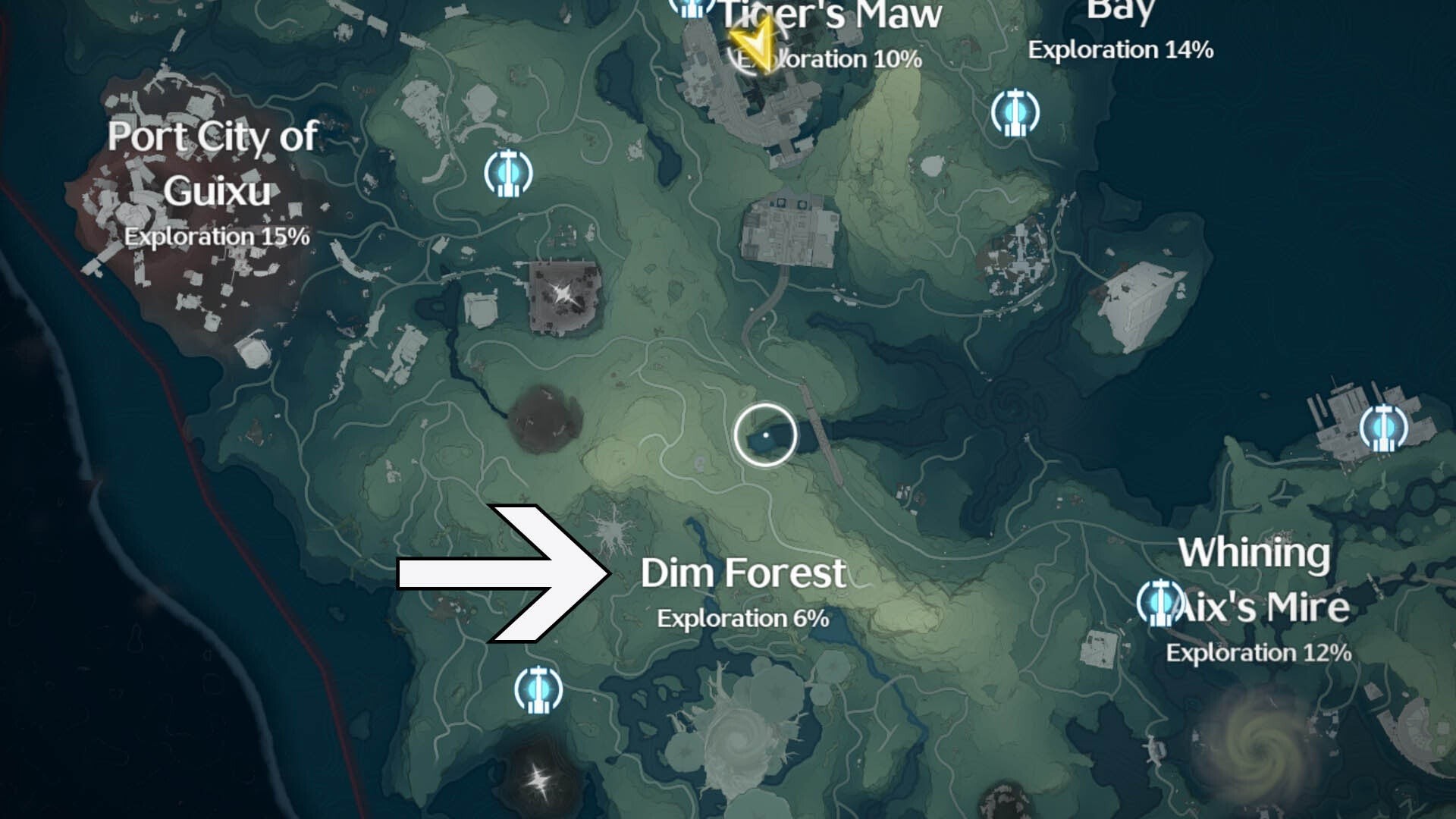Select the Resonance Beacon below the Bay label
Image resolution: width=1456 pixels, height=819 pixels.
[x=1015, y=113]
